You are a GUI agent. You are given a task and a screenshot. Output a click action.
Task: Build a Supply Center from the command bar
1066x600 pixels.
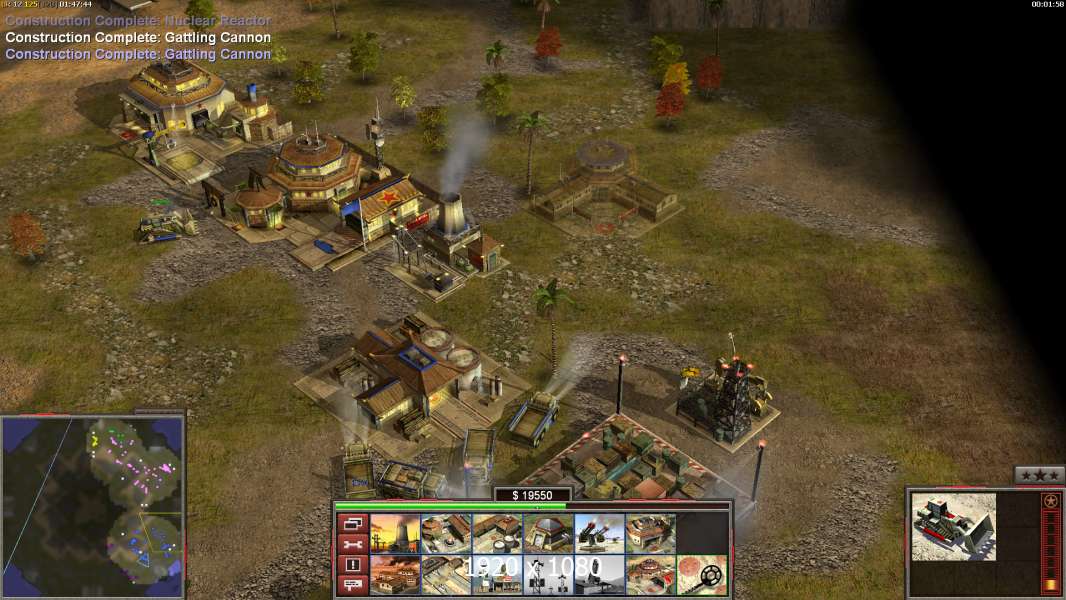(496, 533)
